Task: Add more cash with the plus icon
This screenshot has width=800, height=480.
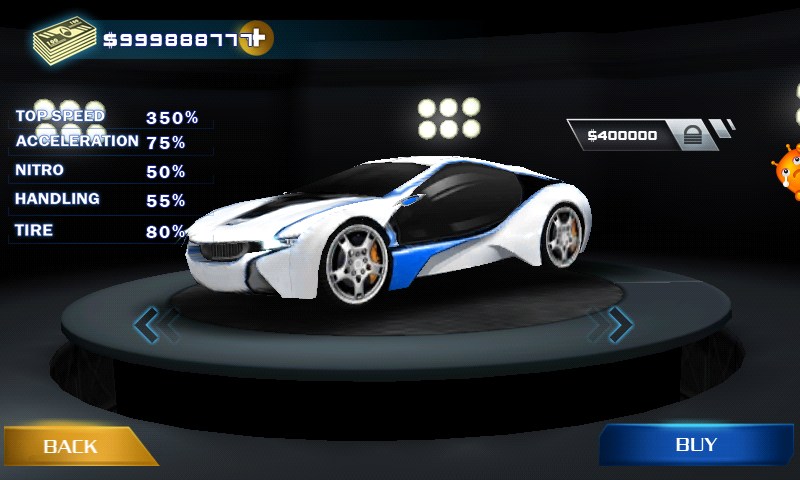Action: (x=256, y=39)
